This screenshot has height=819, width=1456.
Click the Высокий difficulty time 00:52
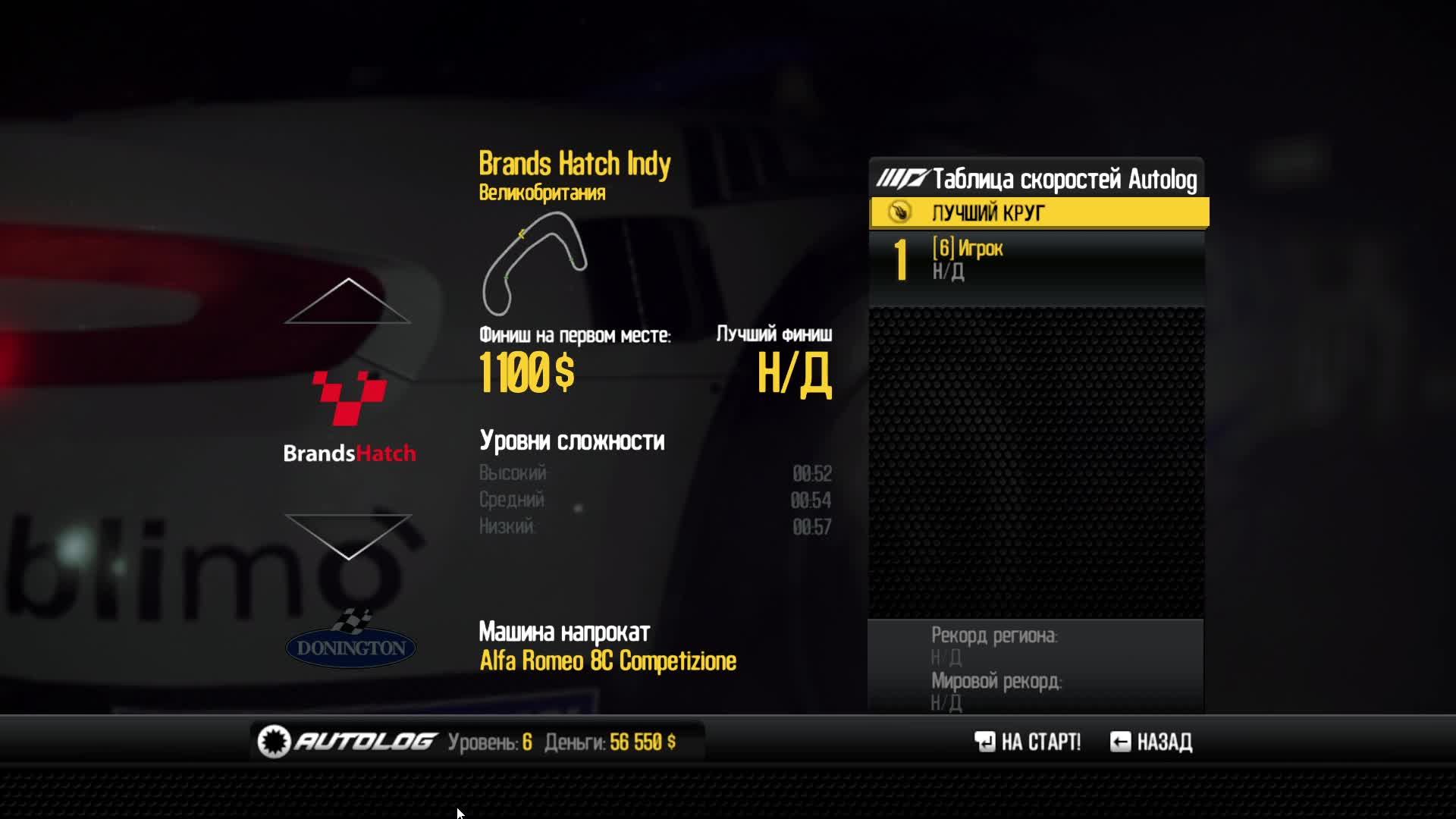pos(811,474)
